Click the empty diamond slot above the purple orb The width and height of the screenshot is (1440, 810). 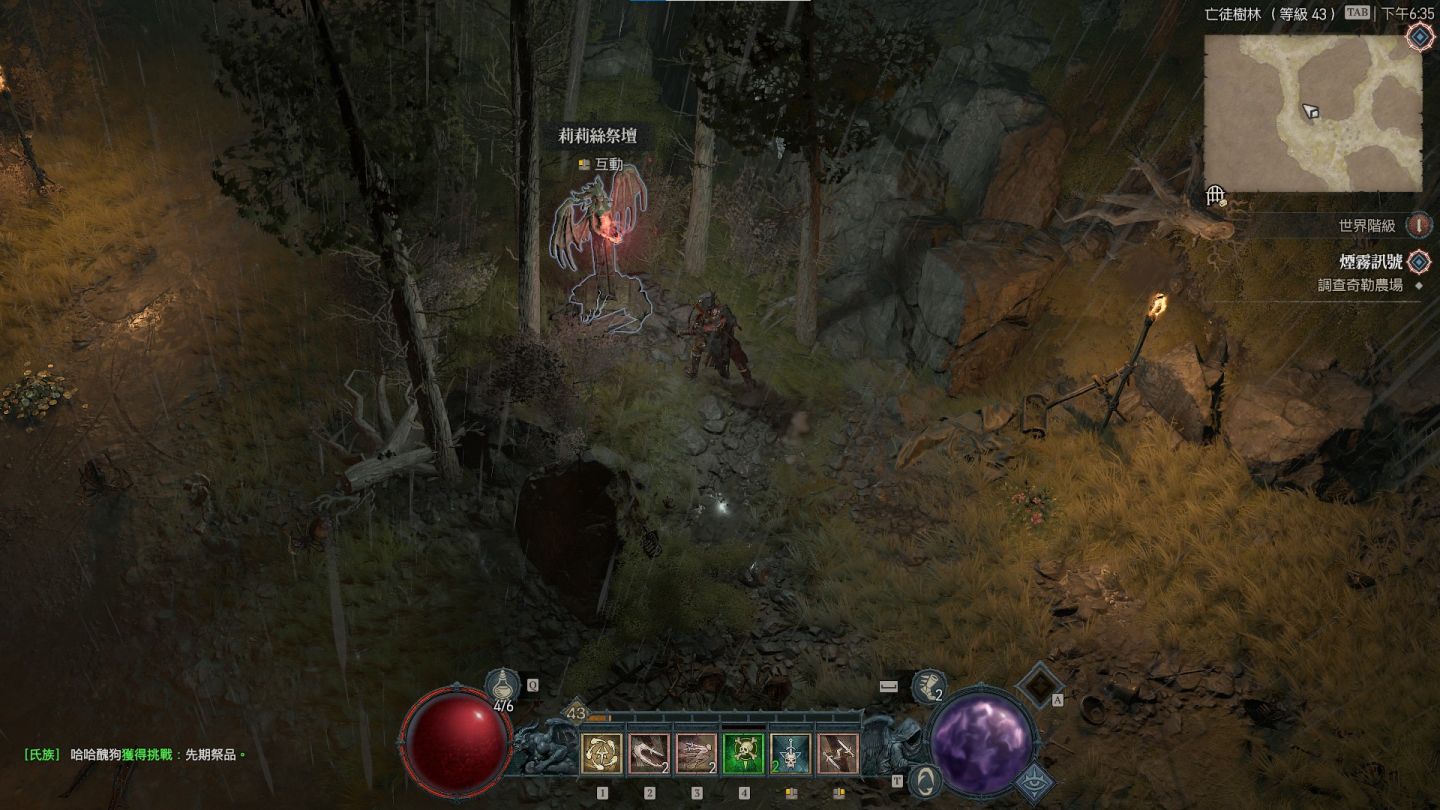coord(1038,684)
